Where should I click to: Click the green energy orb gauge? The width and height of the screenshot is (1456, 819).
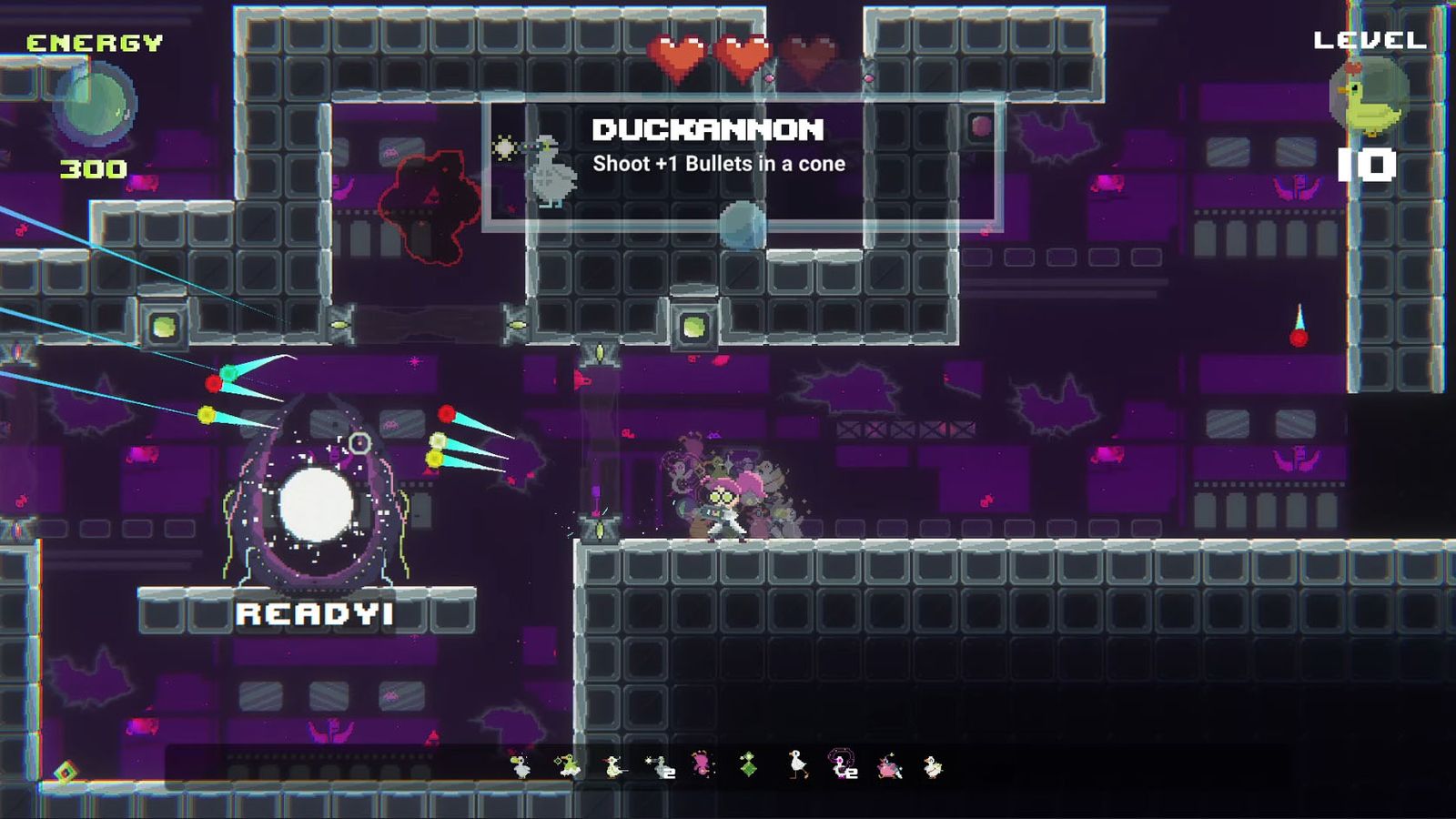pos(95,105)
